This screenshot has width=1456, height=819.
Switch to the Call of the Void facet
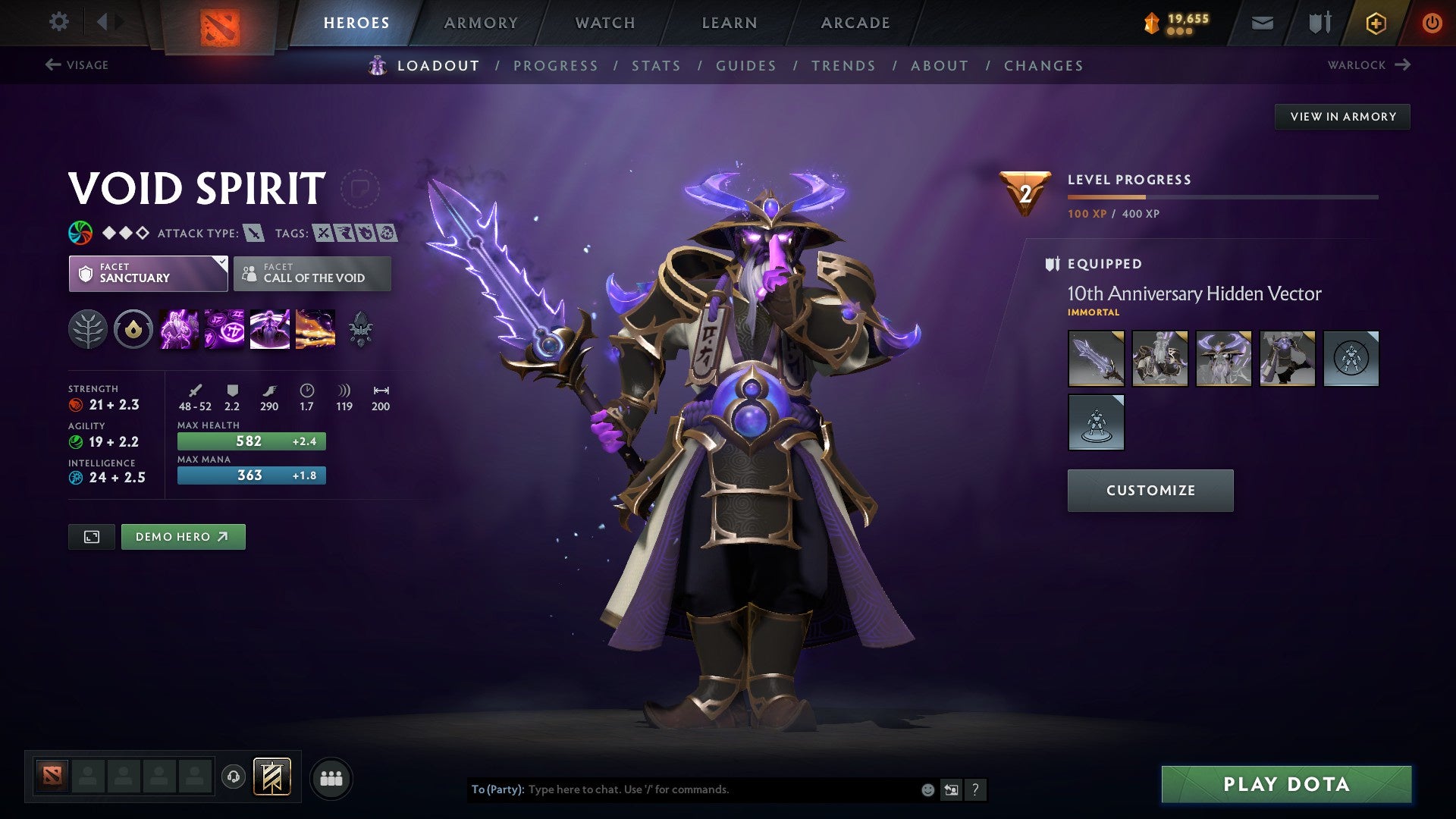click(x=312, y=273)
